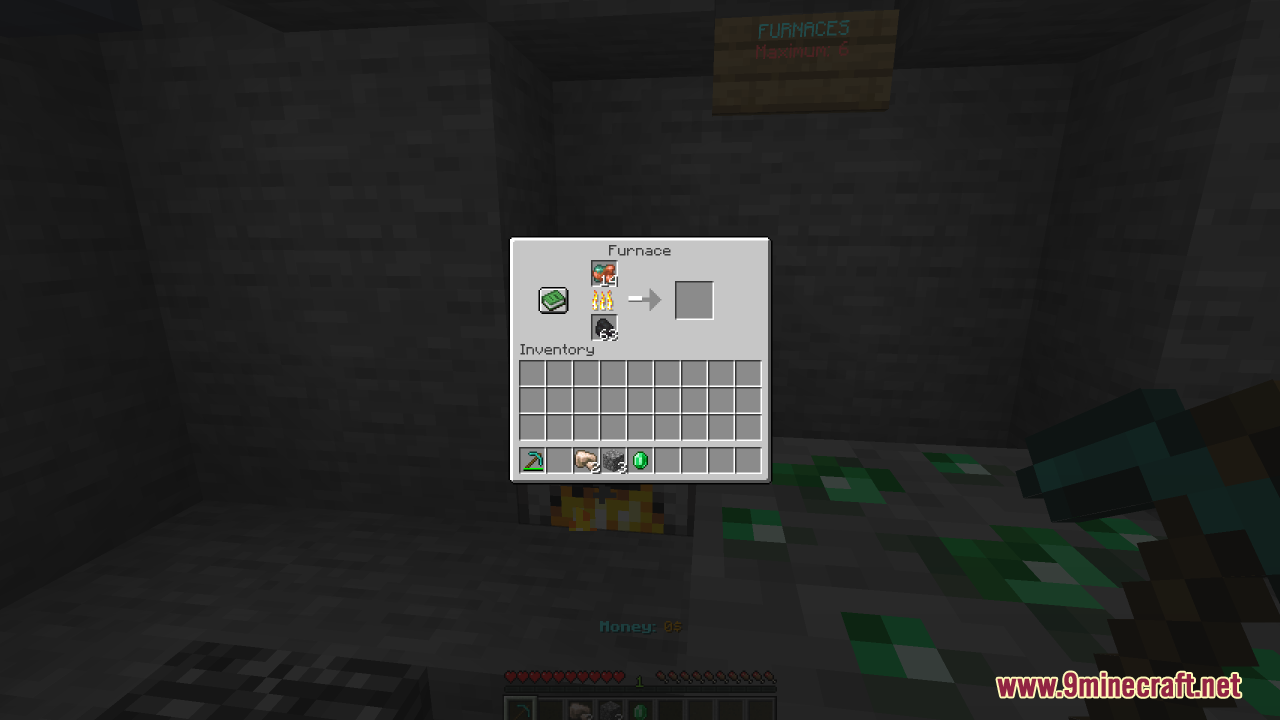1280x720 pixels.
Task: Select the diamond pickaxe in the inventory hotbar
Action: pyautogui.click(x=533, y=460)
